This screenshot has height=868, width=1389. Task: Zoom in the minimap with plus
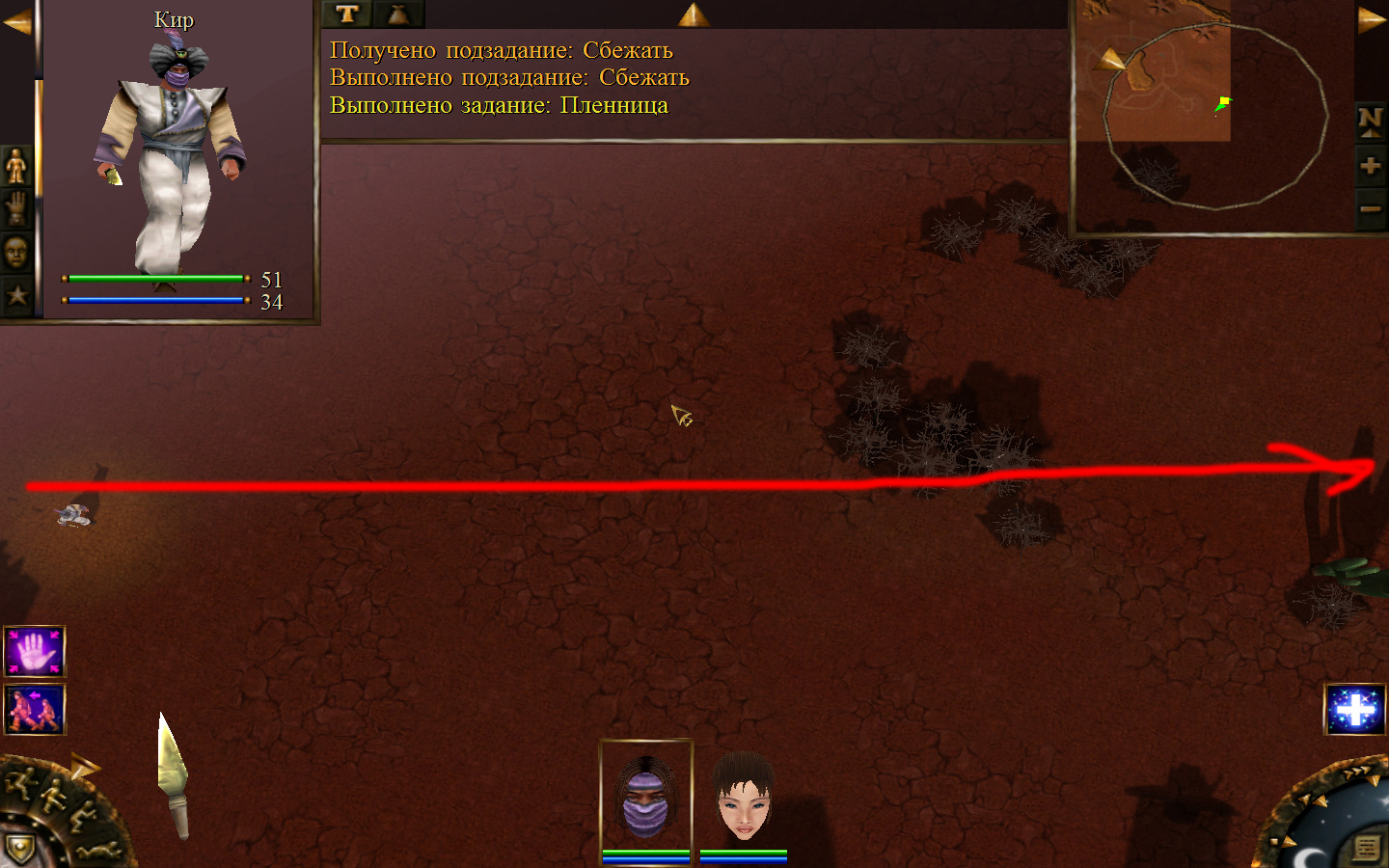coord(1370,166)
